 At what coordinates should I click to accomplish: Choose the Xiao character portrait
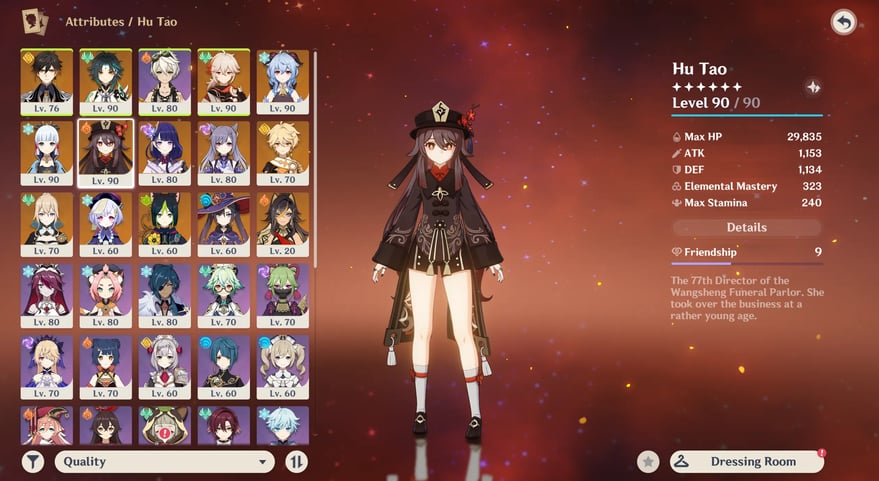[105, 82]
